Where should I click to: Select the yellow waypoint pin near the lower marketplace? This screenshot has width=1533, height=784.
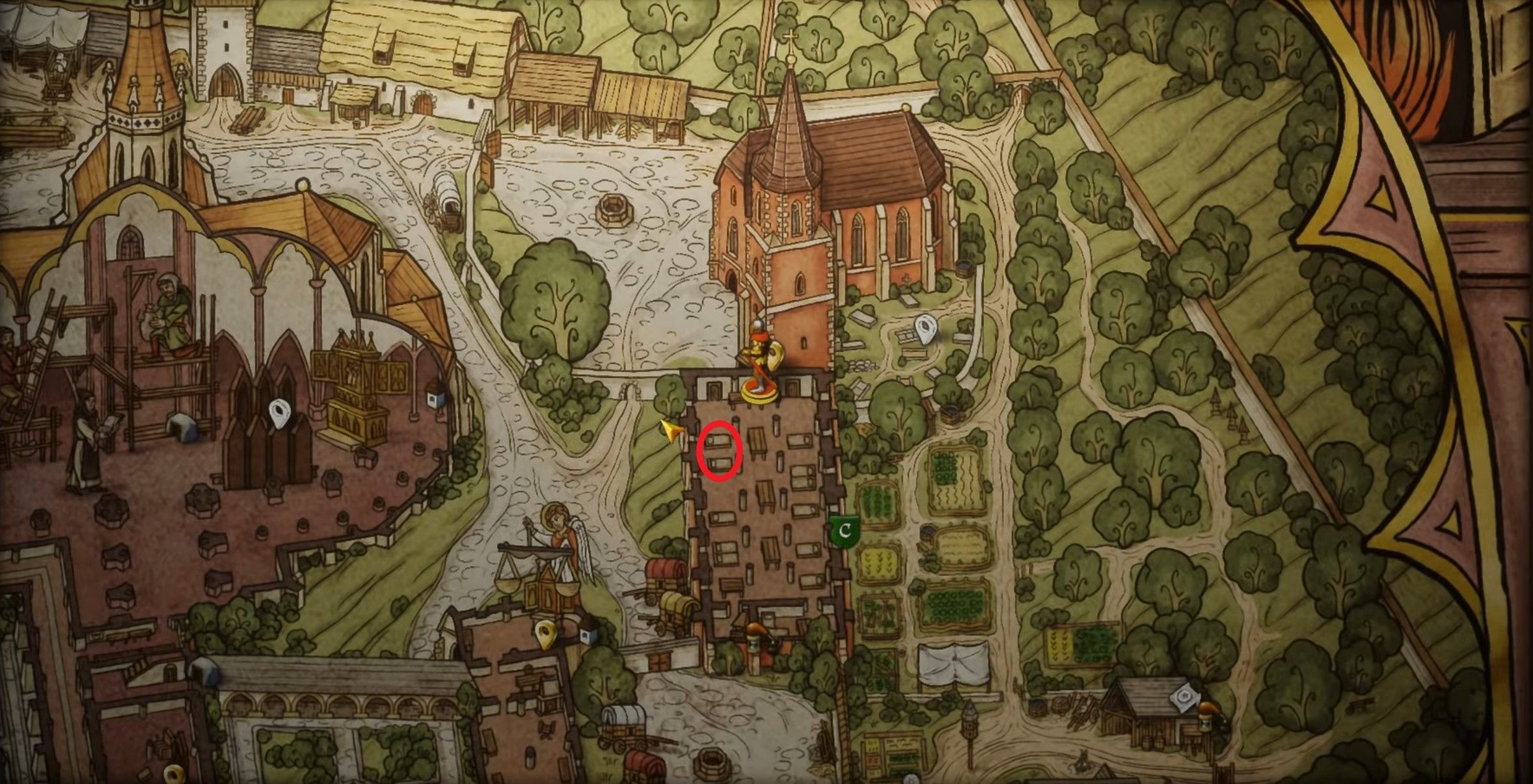545,634
